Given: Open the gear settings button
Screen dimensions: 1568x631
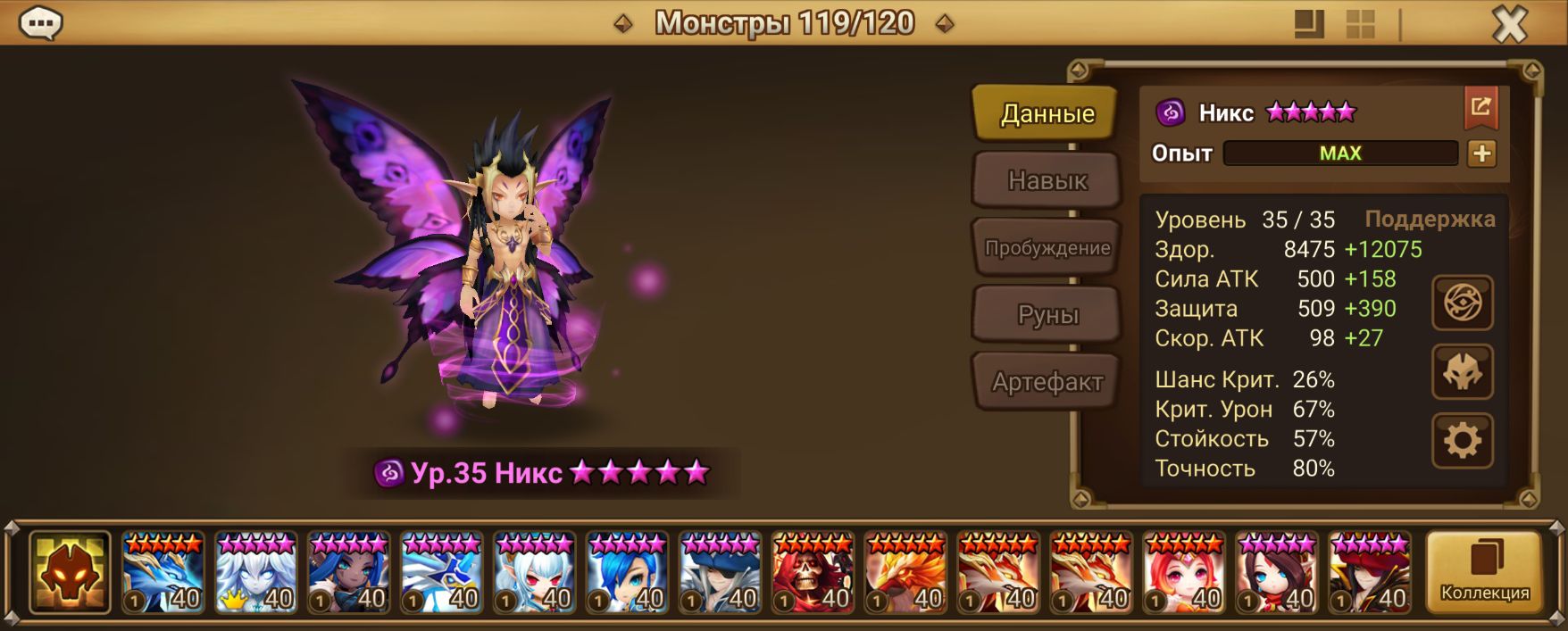Looking at the screenshot, I should coord(1462,441).
